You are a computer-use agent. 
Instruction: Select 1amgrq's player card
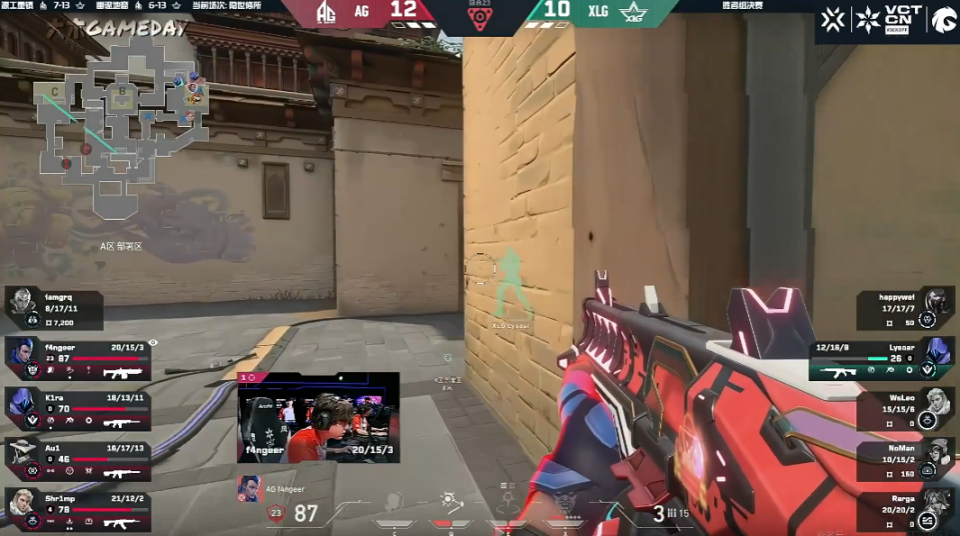tap(54, 309)
